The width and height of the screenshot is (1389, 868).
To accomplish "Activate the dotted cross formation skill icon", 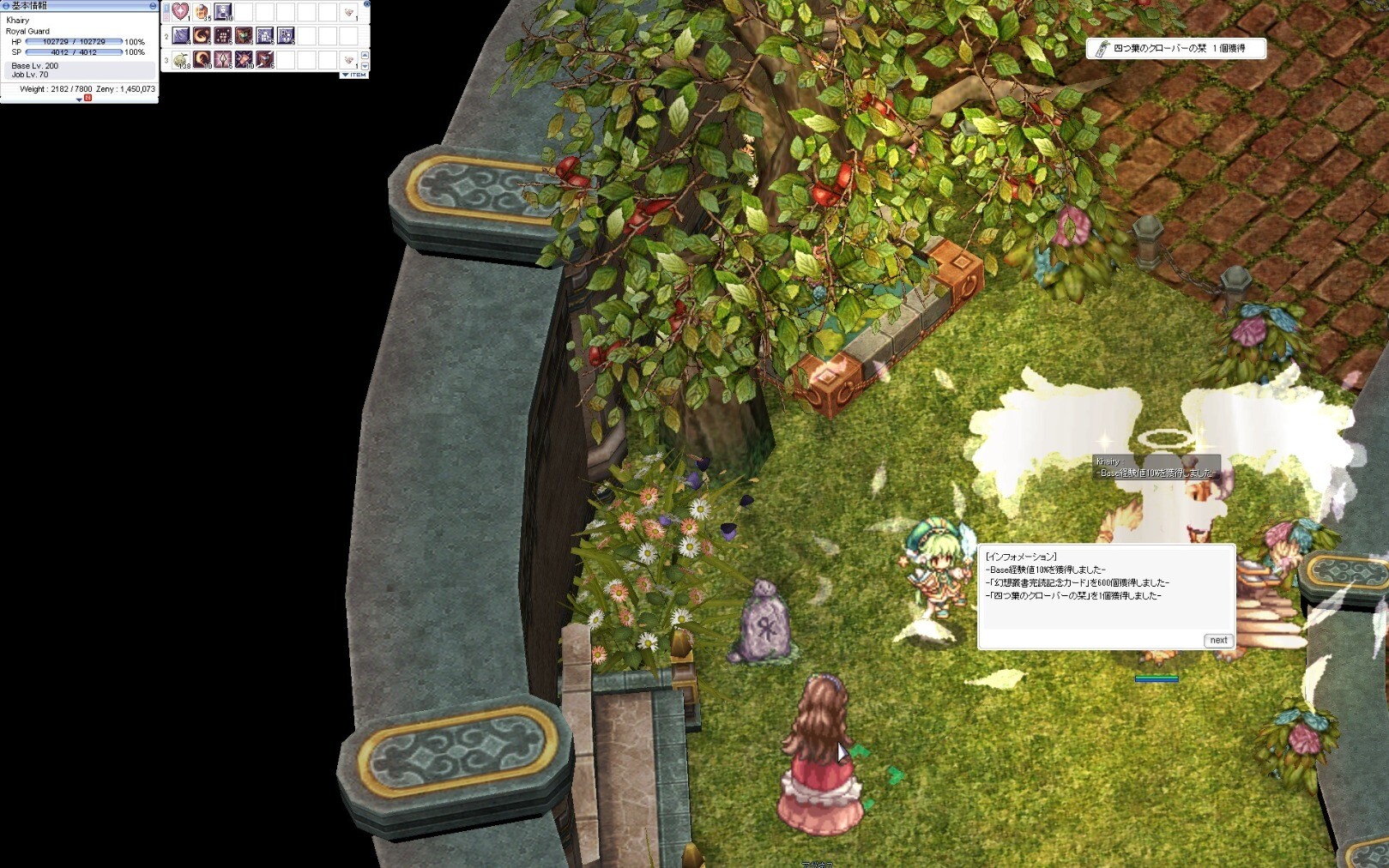I will (x=223, y=35).
